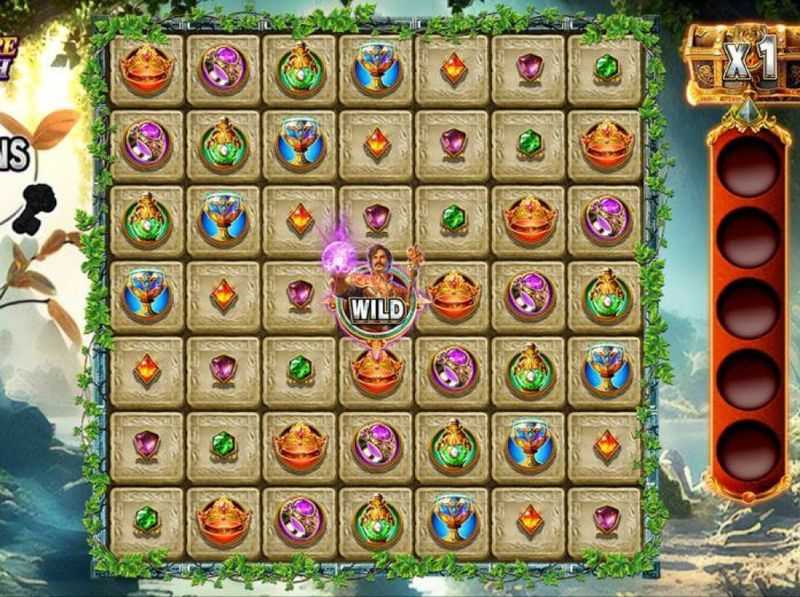The width and height of the screenshot is (800, 597).
Task: Select the WILD wizard symbol tile
Action: tap(377, 298)
